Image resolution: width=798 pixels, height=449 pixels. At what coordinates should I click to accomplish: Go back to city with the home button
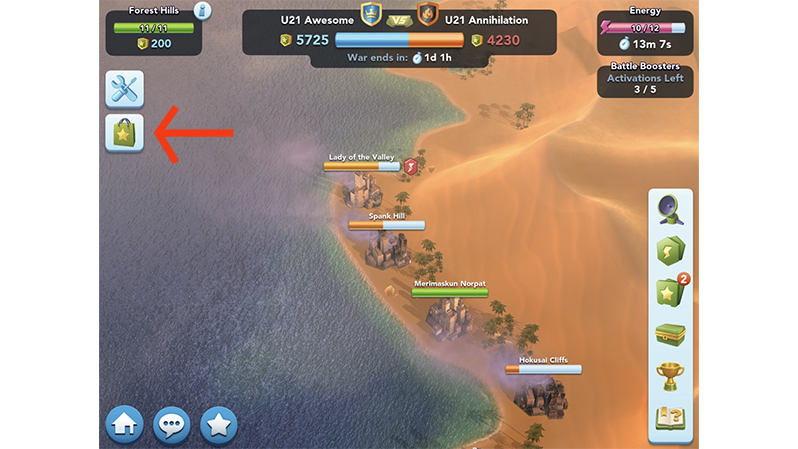point(125,424)
